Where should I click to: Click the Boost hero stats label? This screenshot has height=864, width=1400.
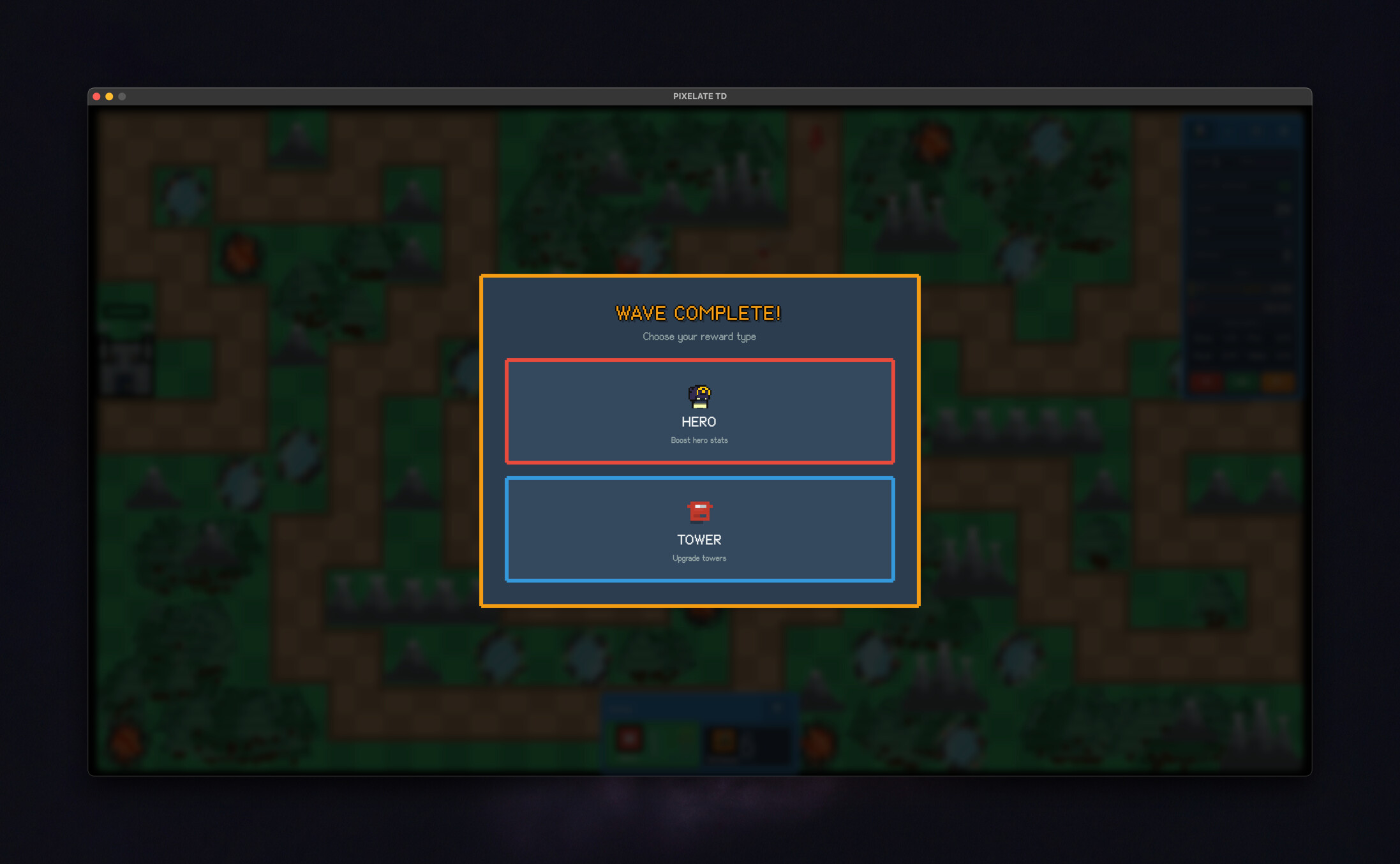click(x=699, y=440)
